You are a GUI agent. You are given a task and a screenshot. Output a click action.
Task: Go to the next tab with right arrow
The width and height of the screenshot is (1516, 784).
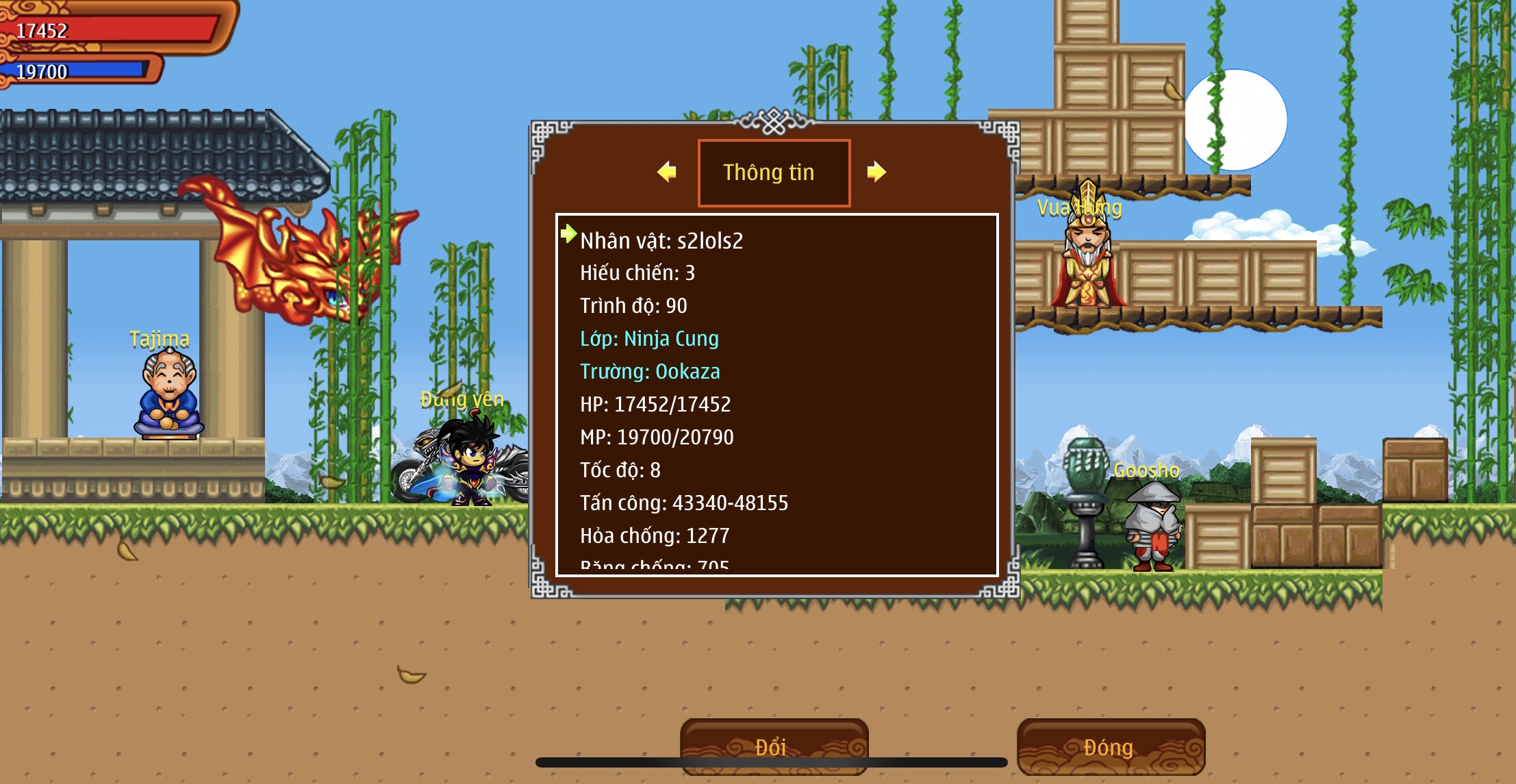tap(876, 172)
